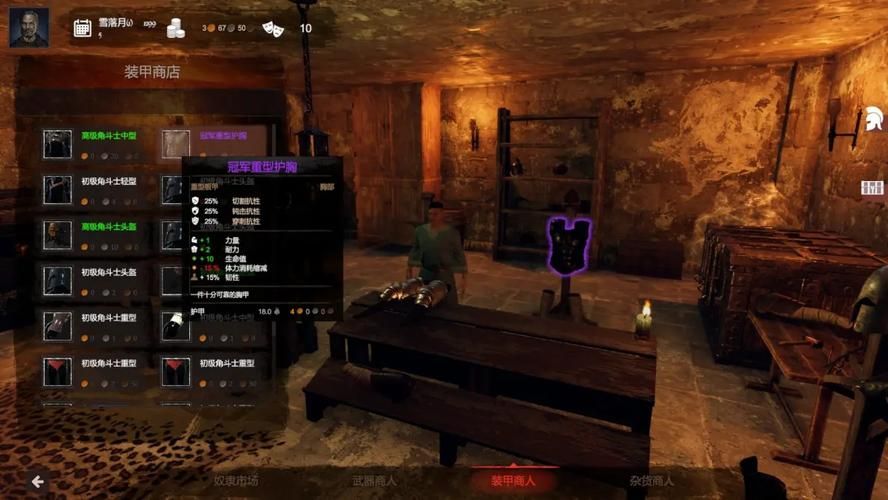Click the abacus icon on right edge
Viewport: 888px width, 500px height.
tap(873, 188)
